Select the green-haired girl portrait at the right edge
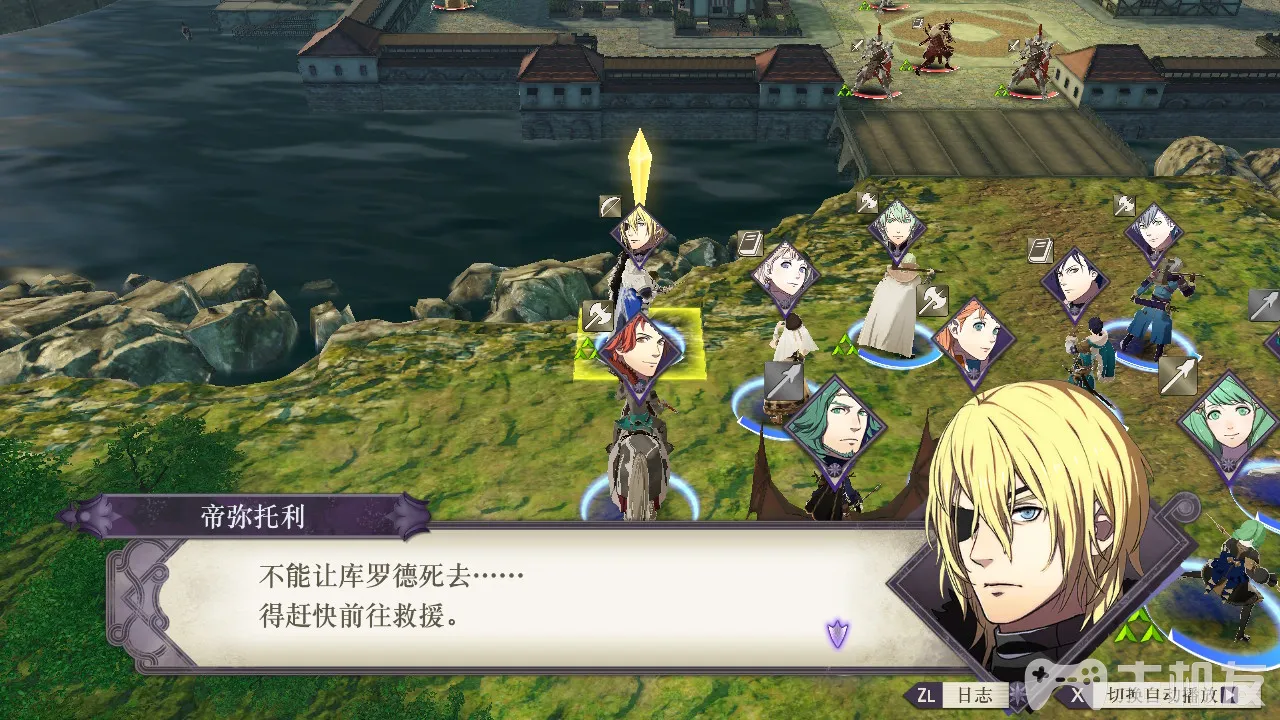1280x720 pixels. (1226, 422)
